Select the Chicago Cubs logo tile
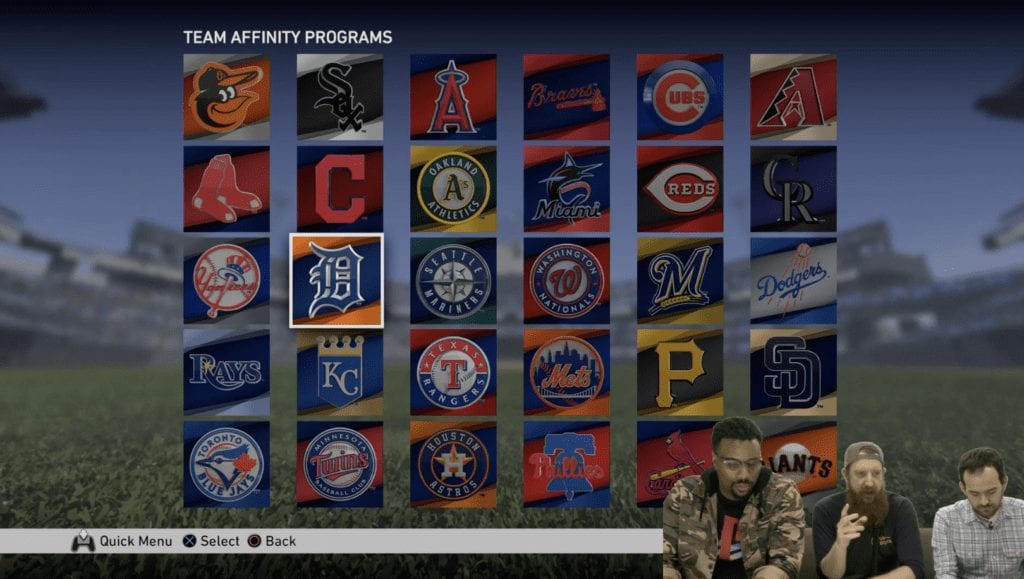The image size is (1024, 579). pos(680,97)
